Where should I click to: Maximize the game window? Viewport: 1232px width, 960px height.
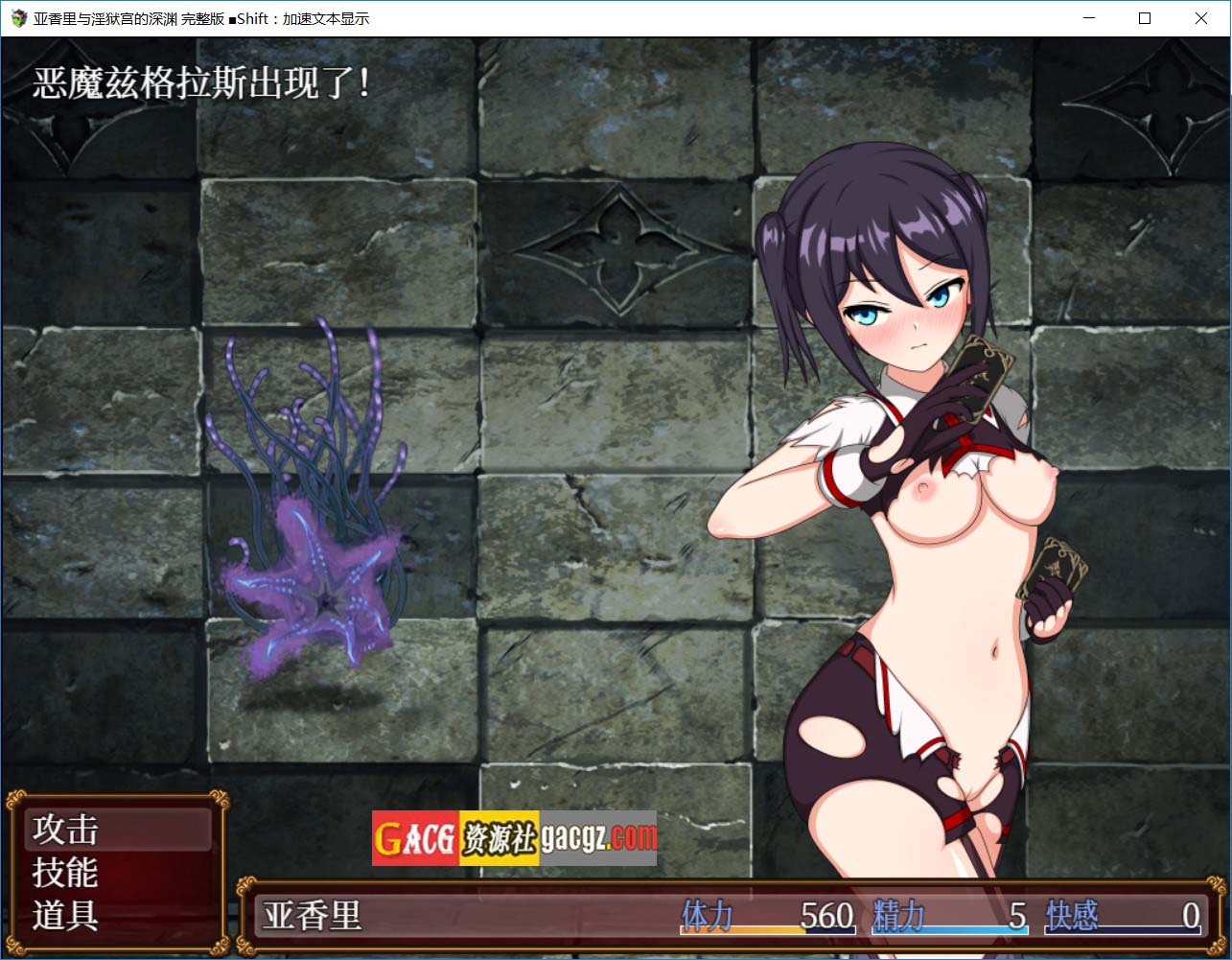(1145, 18)
